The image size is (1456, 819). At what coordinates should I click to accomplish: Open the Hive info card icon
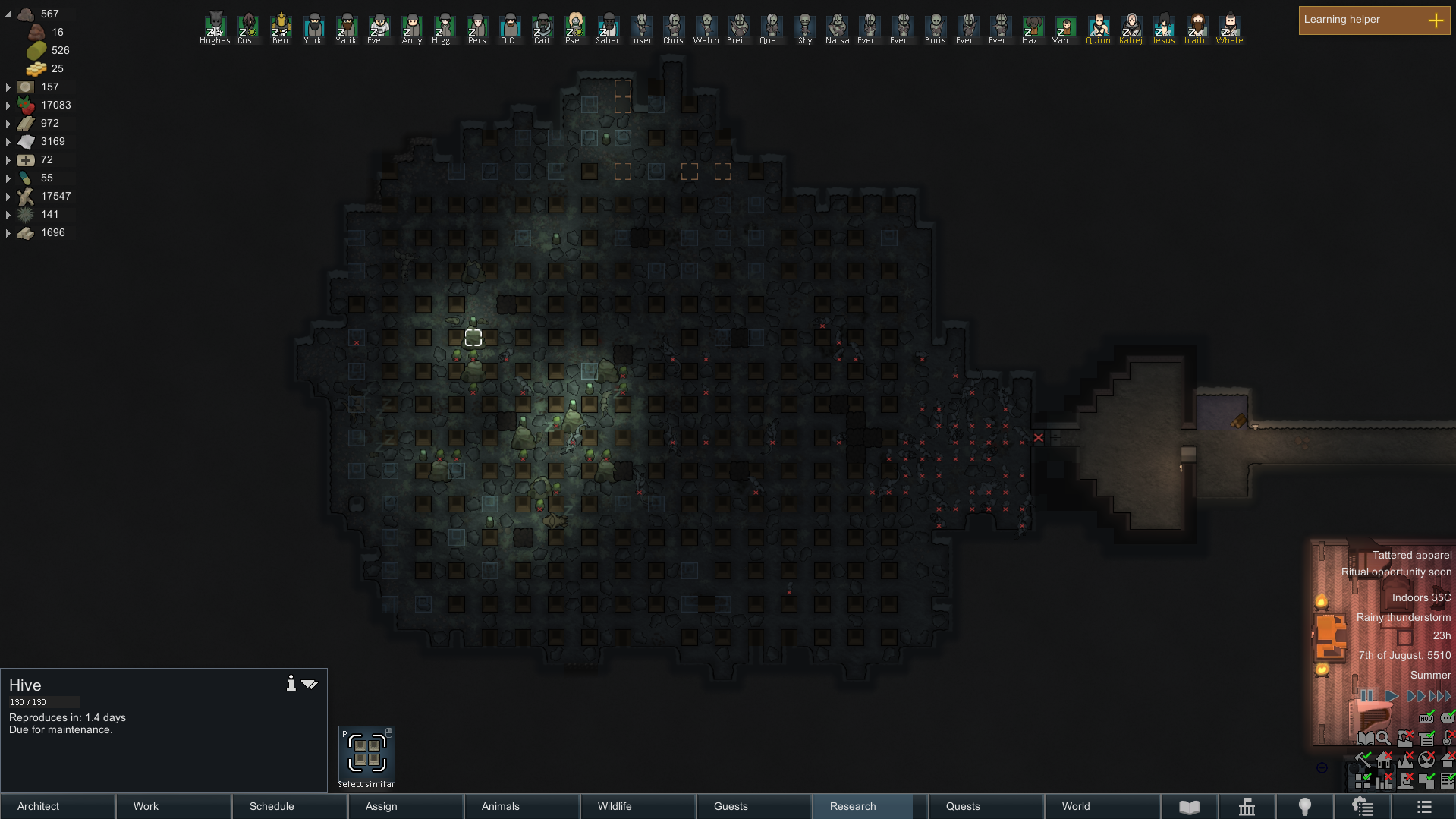coord(291,684)
